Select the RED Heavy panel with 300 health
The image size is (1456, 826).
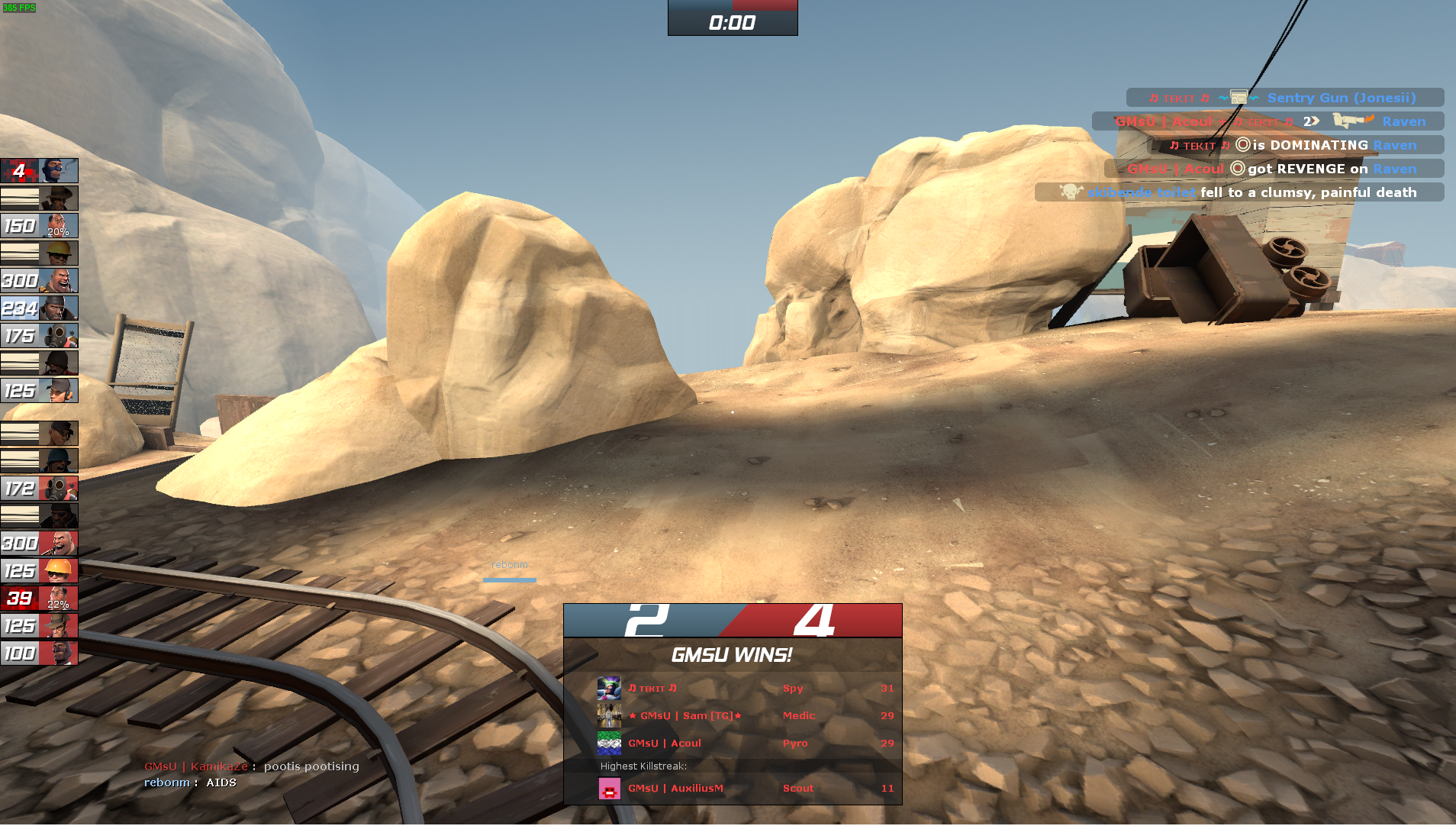tap(39, 544)
